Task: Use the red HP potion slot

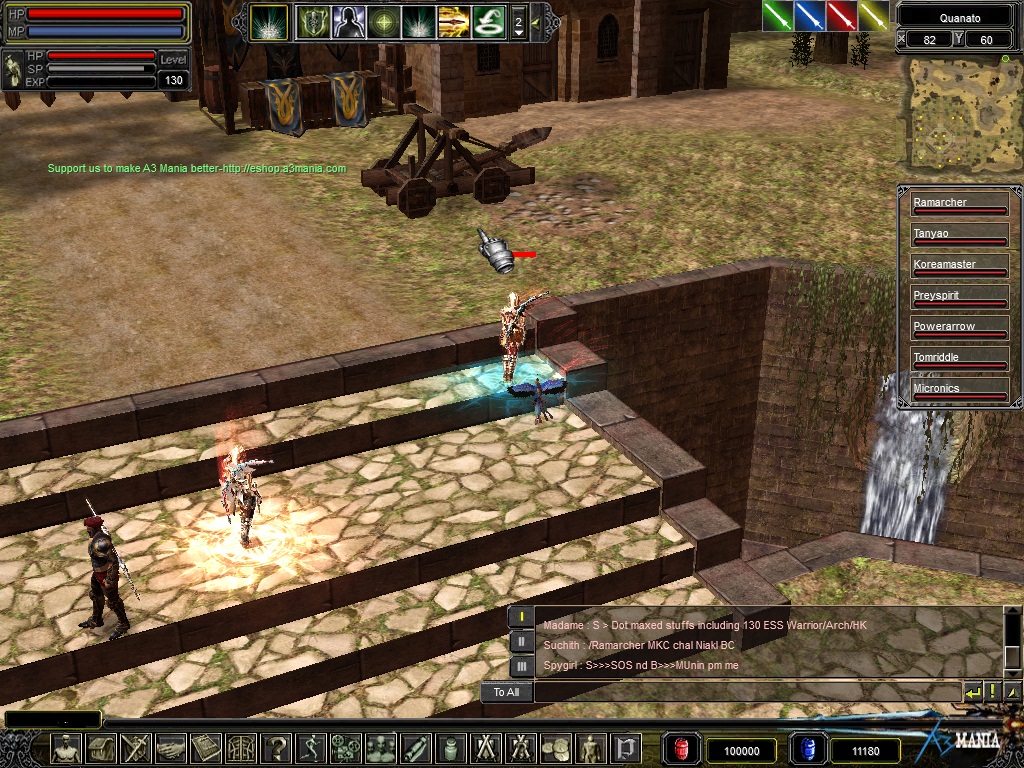Action: [x=682, y=749]
